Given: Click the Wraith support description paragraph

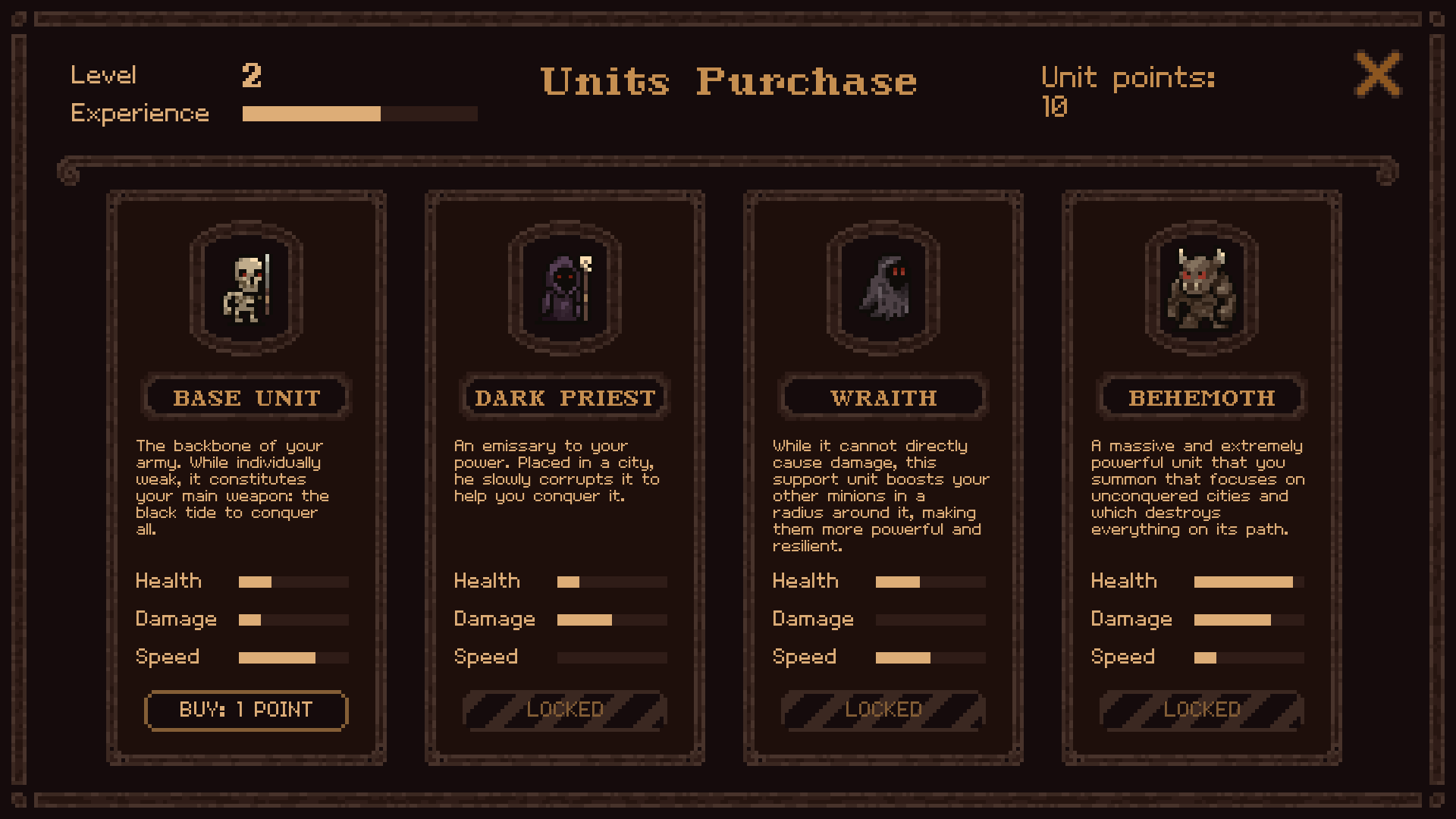Looking at the screenshot, I should [x=880, y=495].
